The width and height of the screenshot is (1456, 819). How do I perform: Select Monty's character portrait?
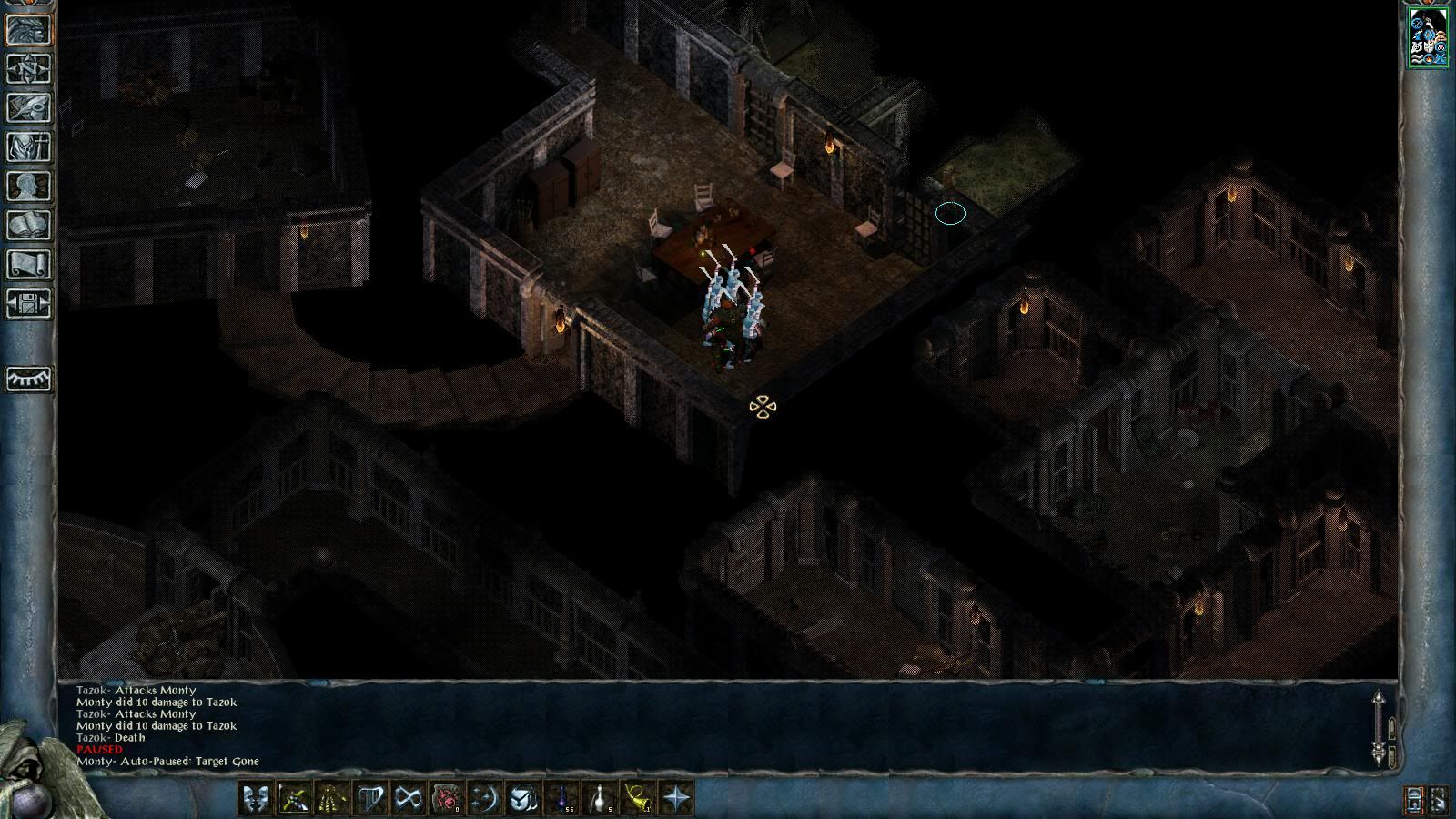1428,37
